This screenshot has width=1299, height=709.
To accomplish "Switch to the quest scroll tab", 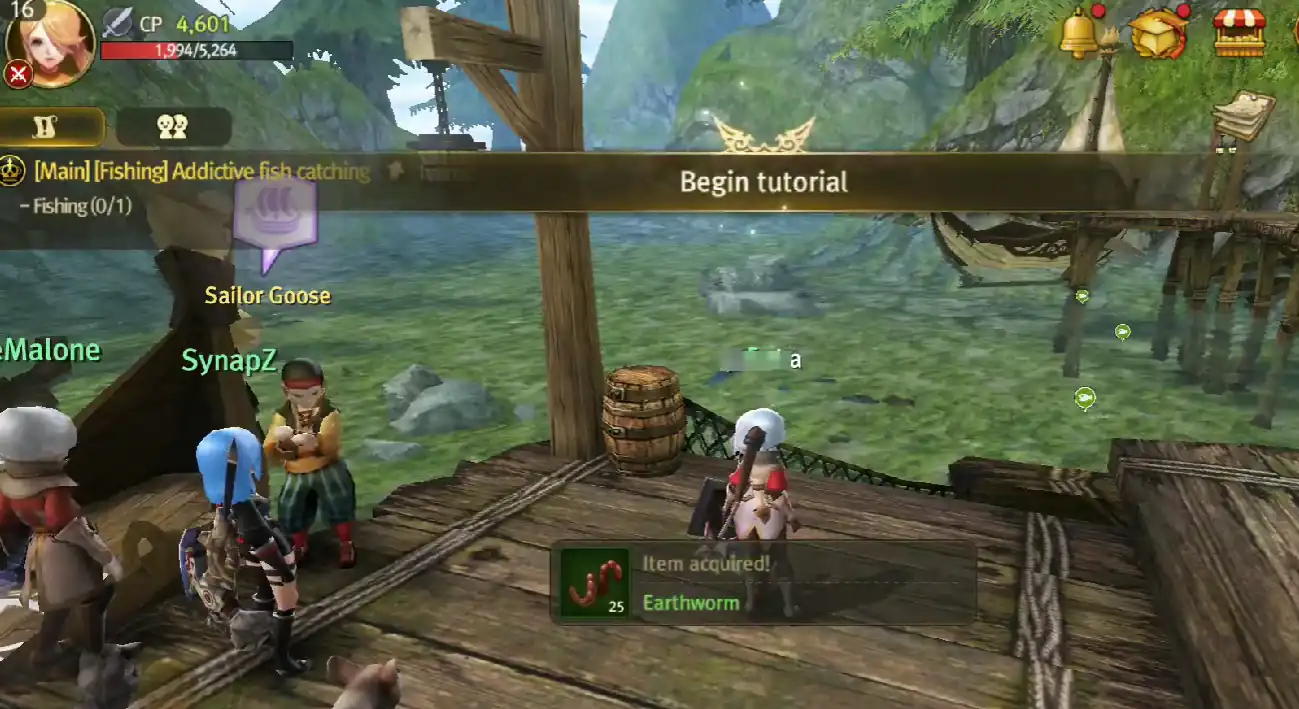I will coord(52,126).
